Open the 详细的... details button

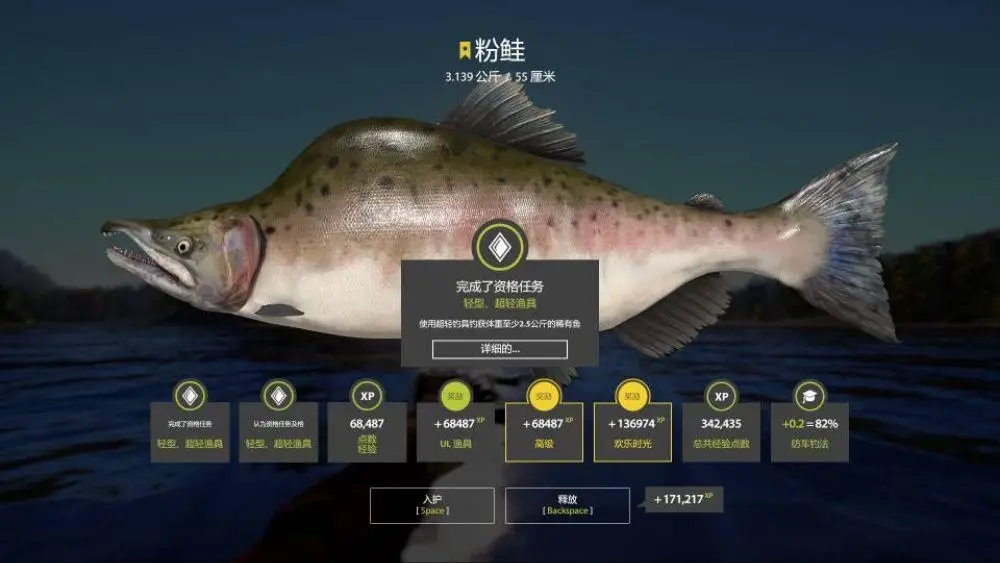(x=499, y=349)
